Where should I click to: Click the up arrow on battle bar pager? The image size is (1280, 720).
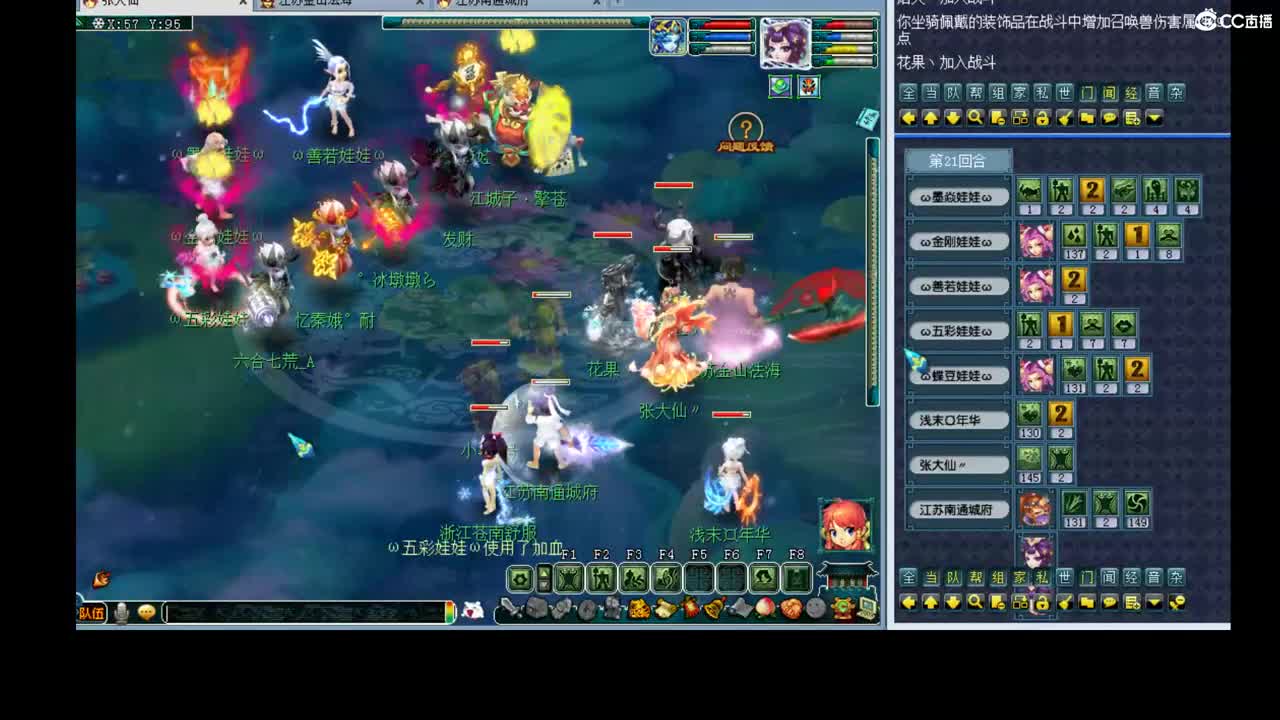(x=544, y=573)
